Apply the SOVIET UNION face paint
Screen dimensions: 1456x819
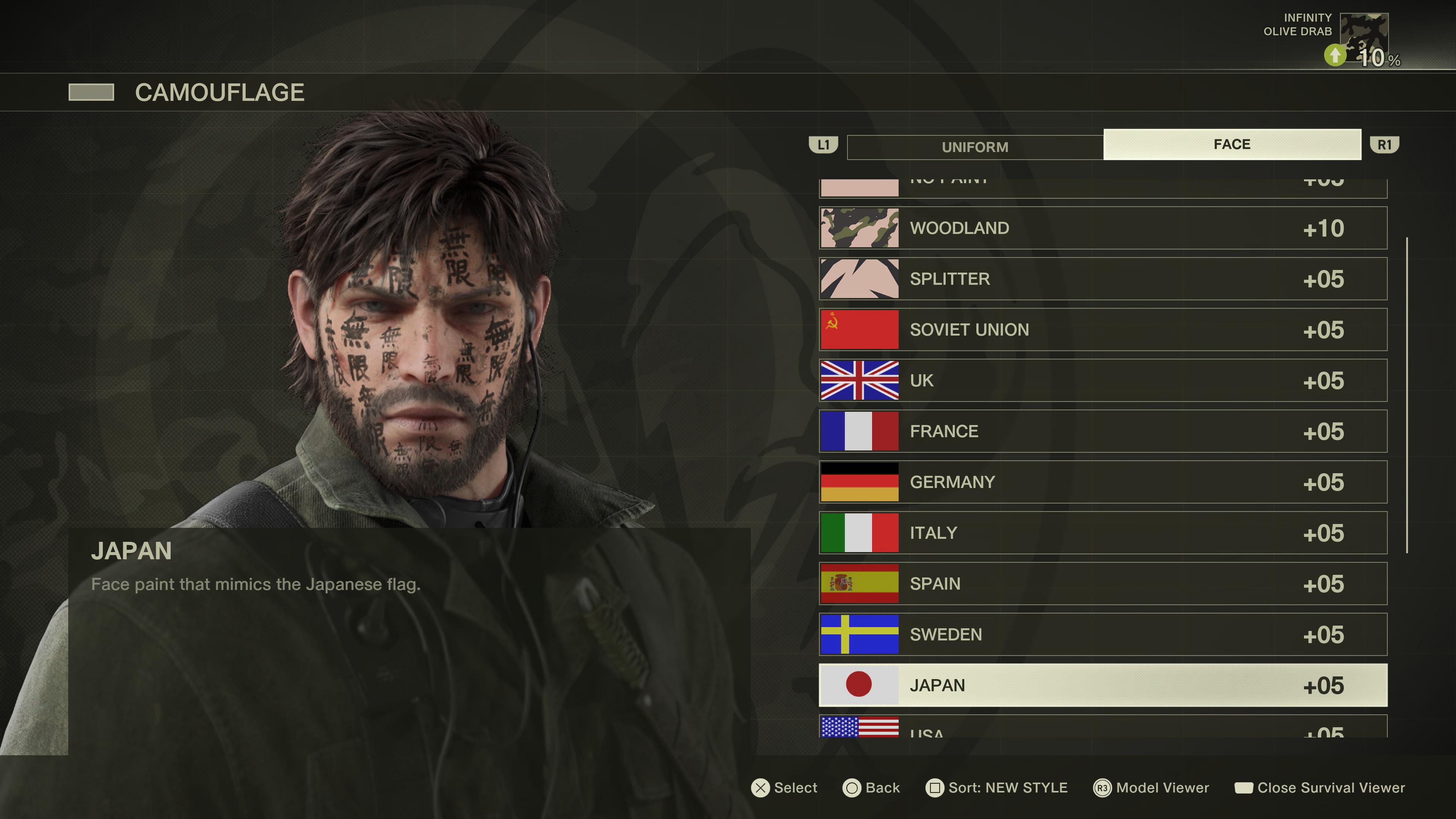(1102, 329)
